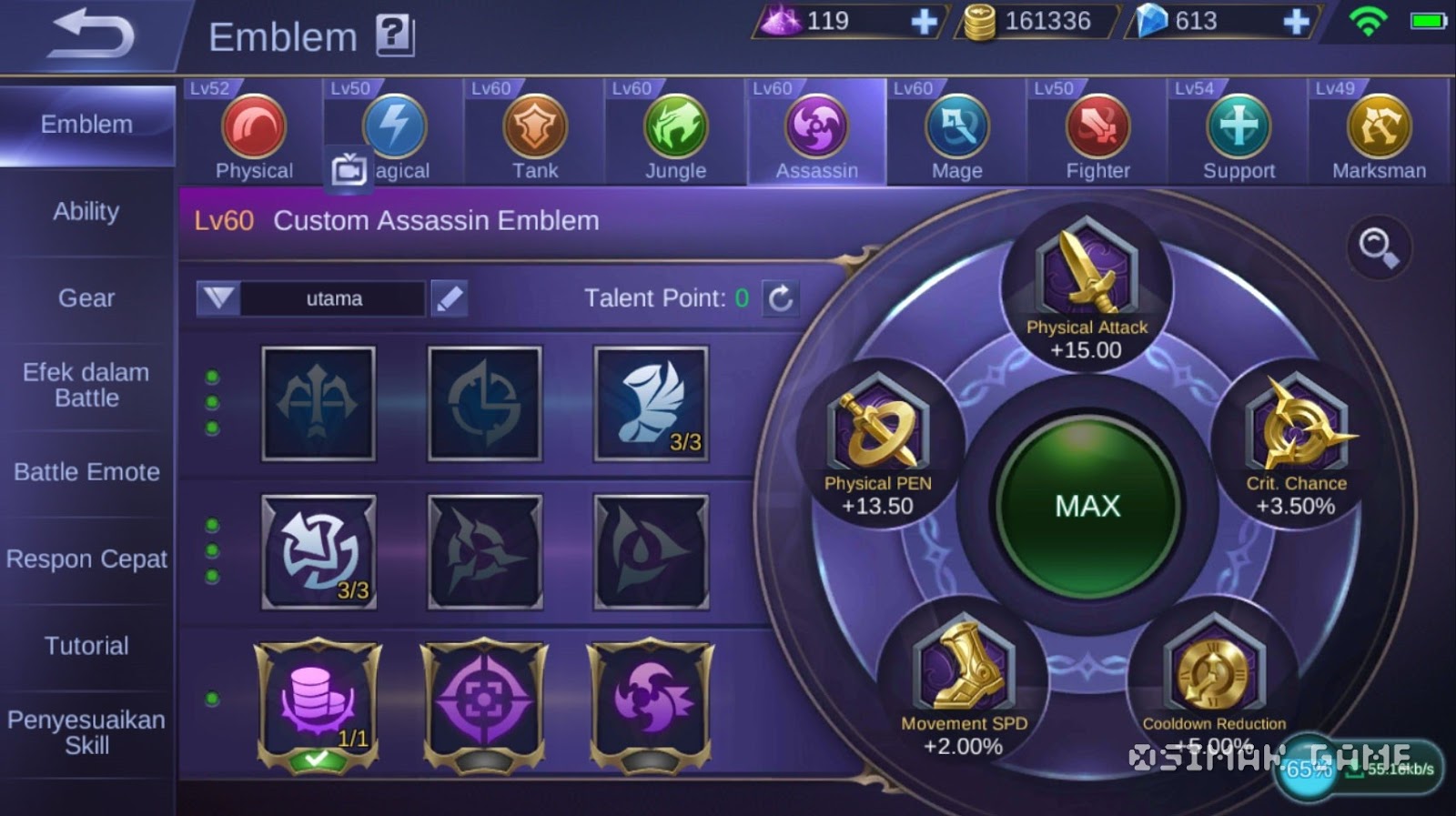Open the Battle Emote section
The width and height of the screenshot is (1456, 816).
point(86,471)
